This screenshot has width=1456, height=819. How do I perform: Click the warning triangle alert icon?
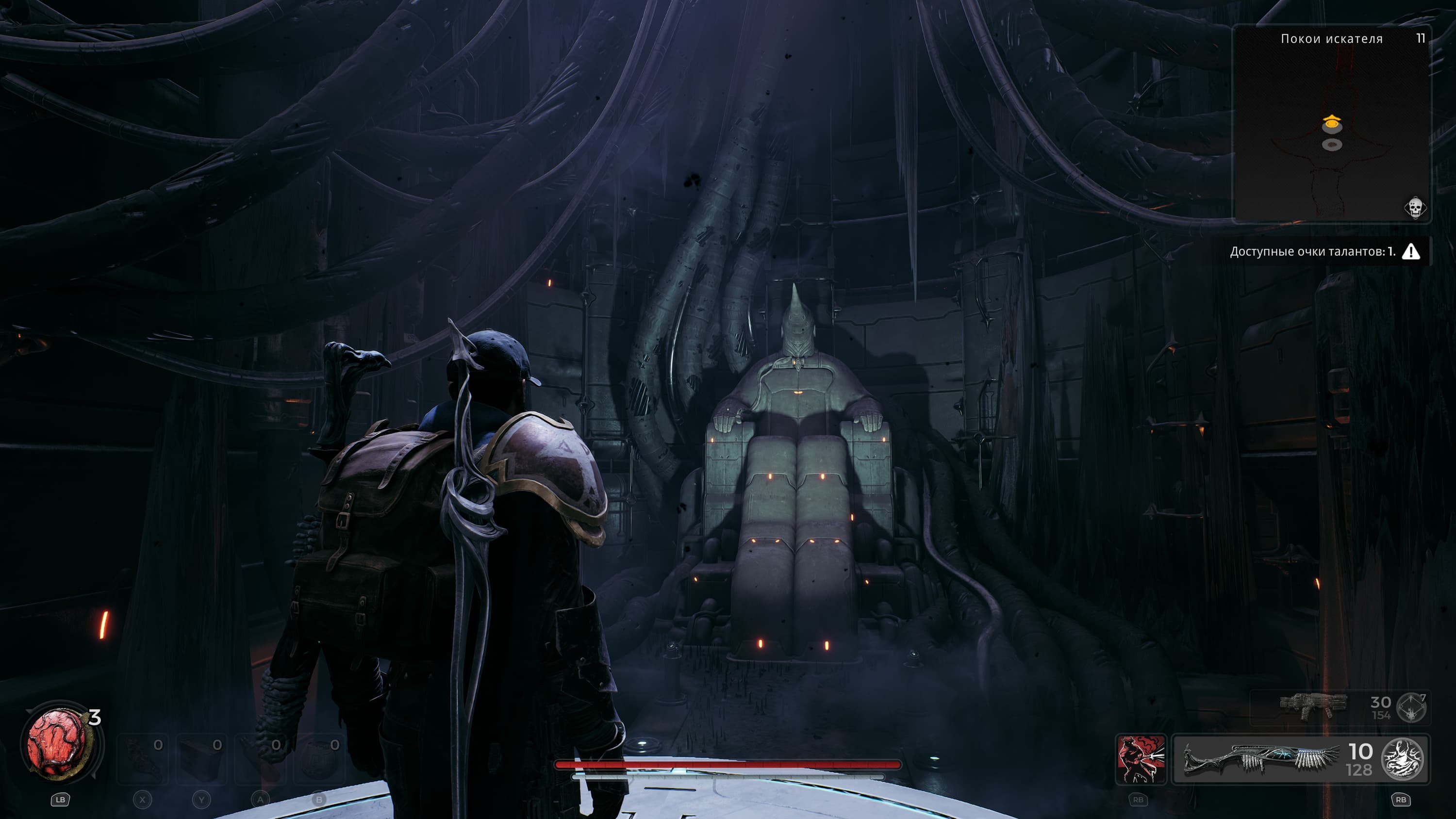[1411, 251]
